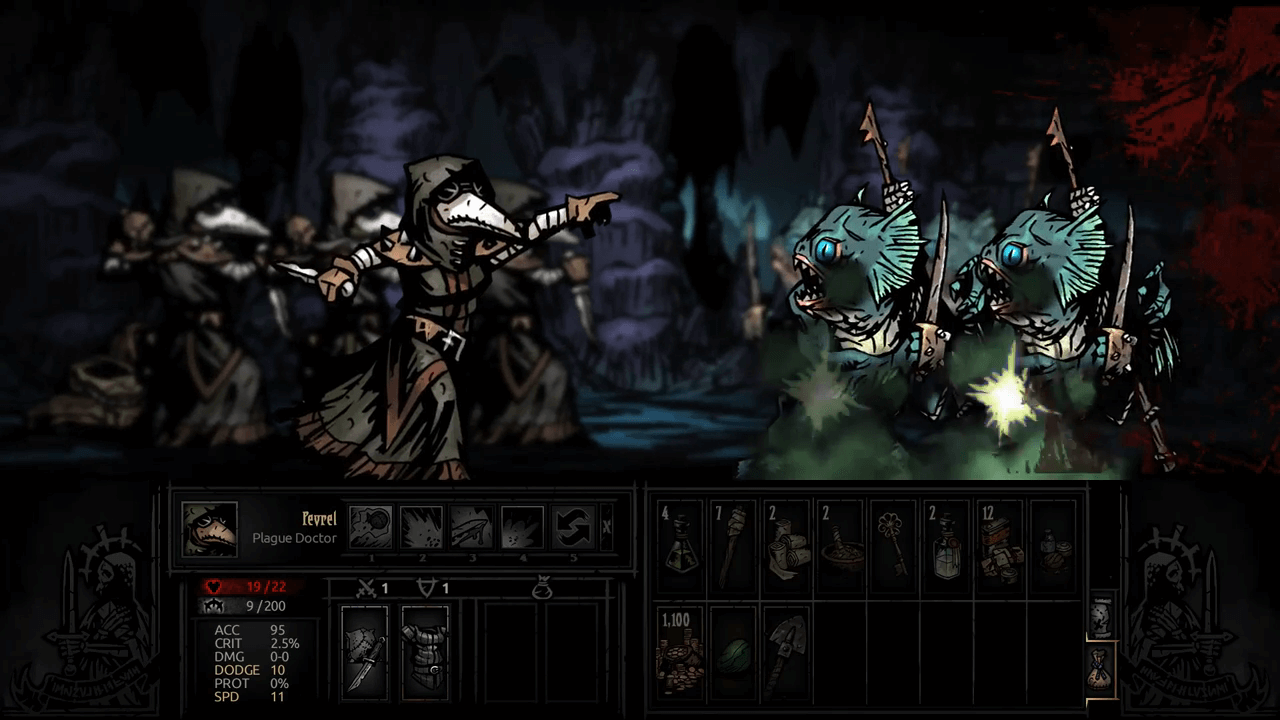Choose the skeleton key item
1280x720 pixels.
892,544
